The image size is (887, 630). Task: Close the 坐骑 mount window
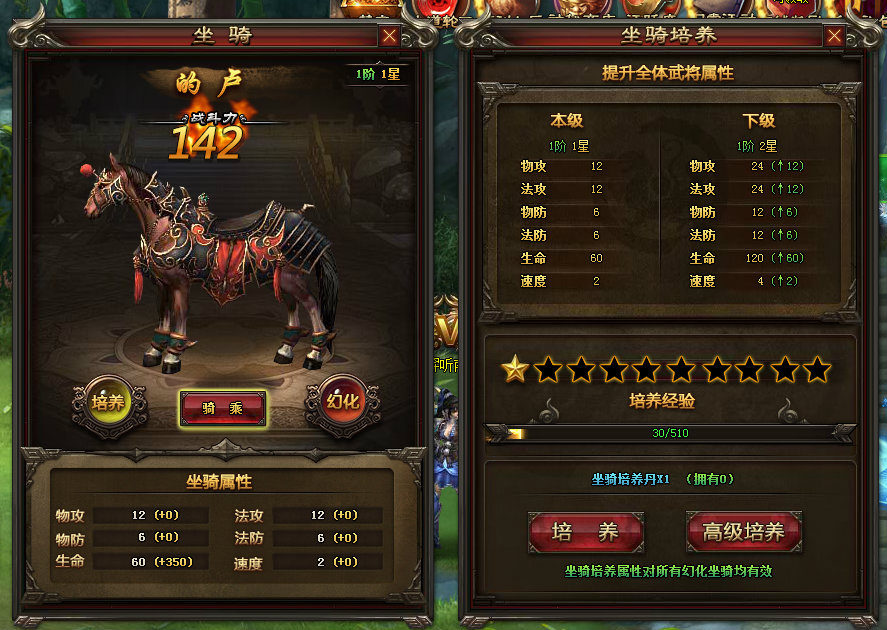389,37
